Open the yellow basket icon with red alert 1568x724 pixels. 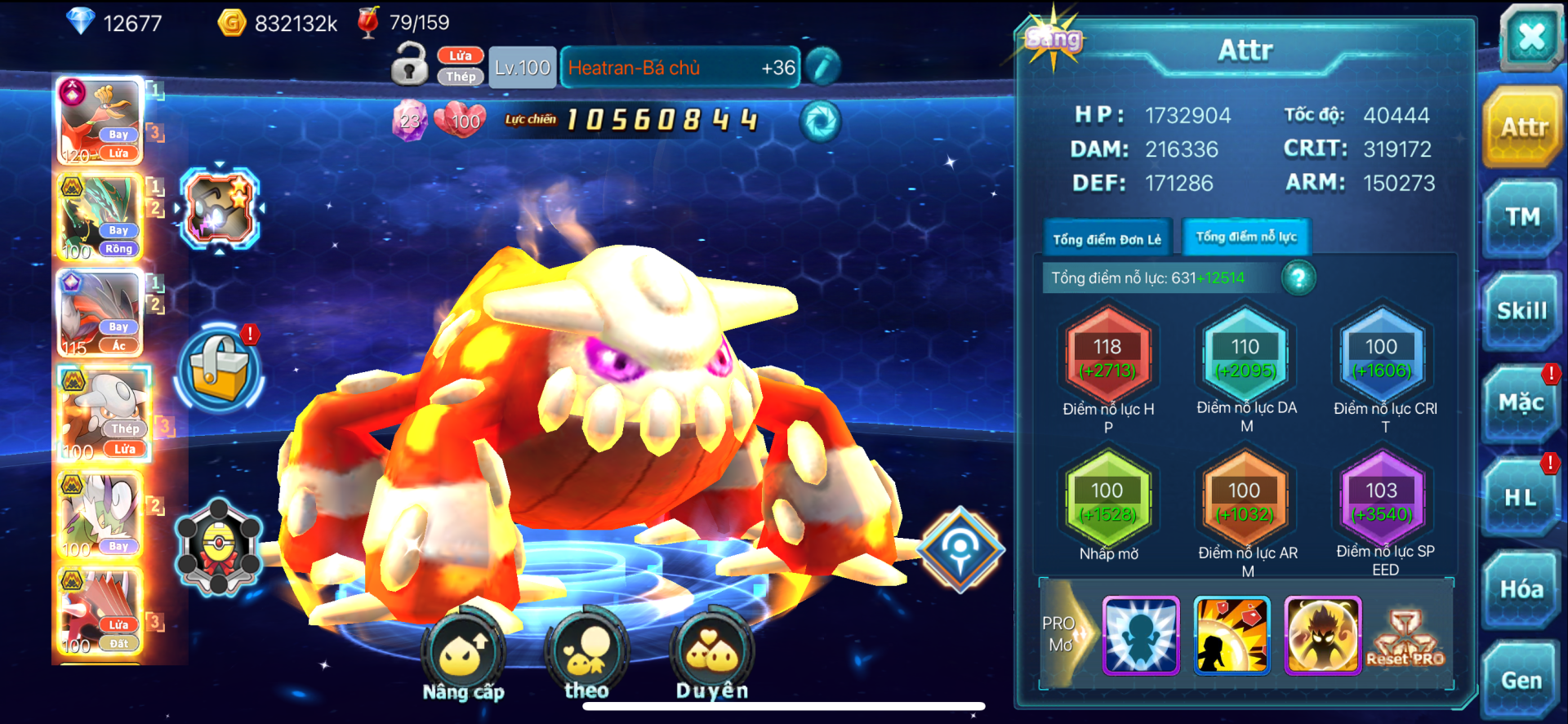[x=220, y=367]
